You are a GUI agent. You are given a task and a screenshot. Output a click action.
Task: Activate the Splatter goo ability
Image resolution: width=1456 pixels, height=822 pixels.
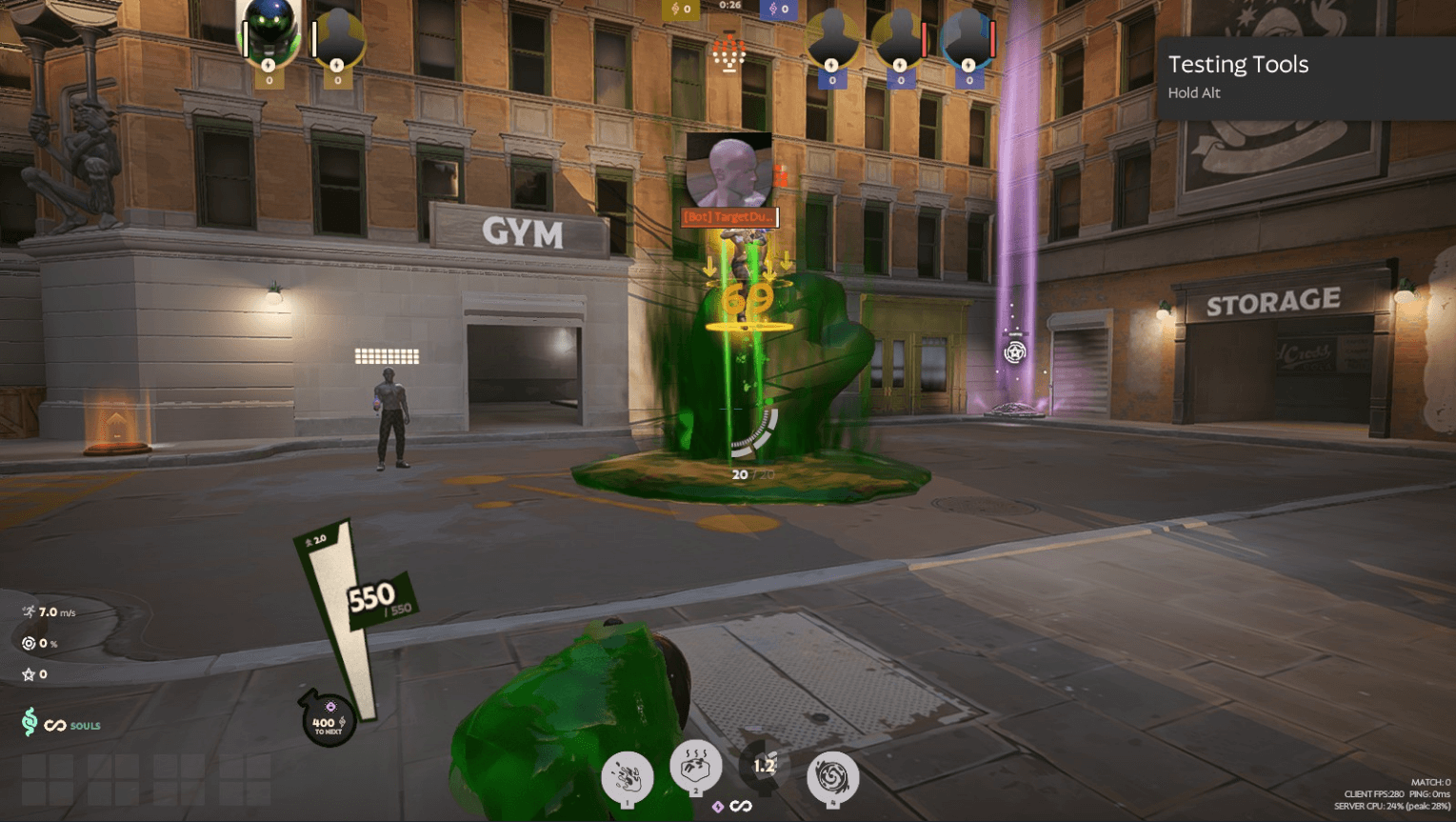tap(627, 777)
